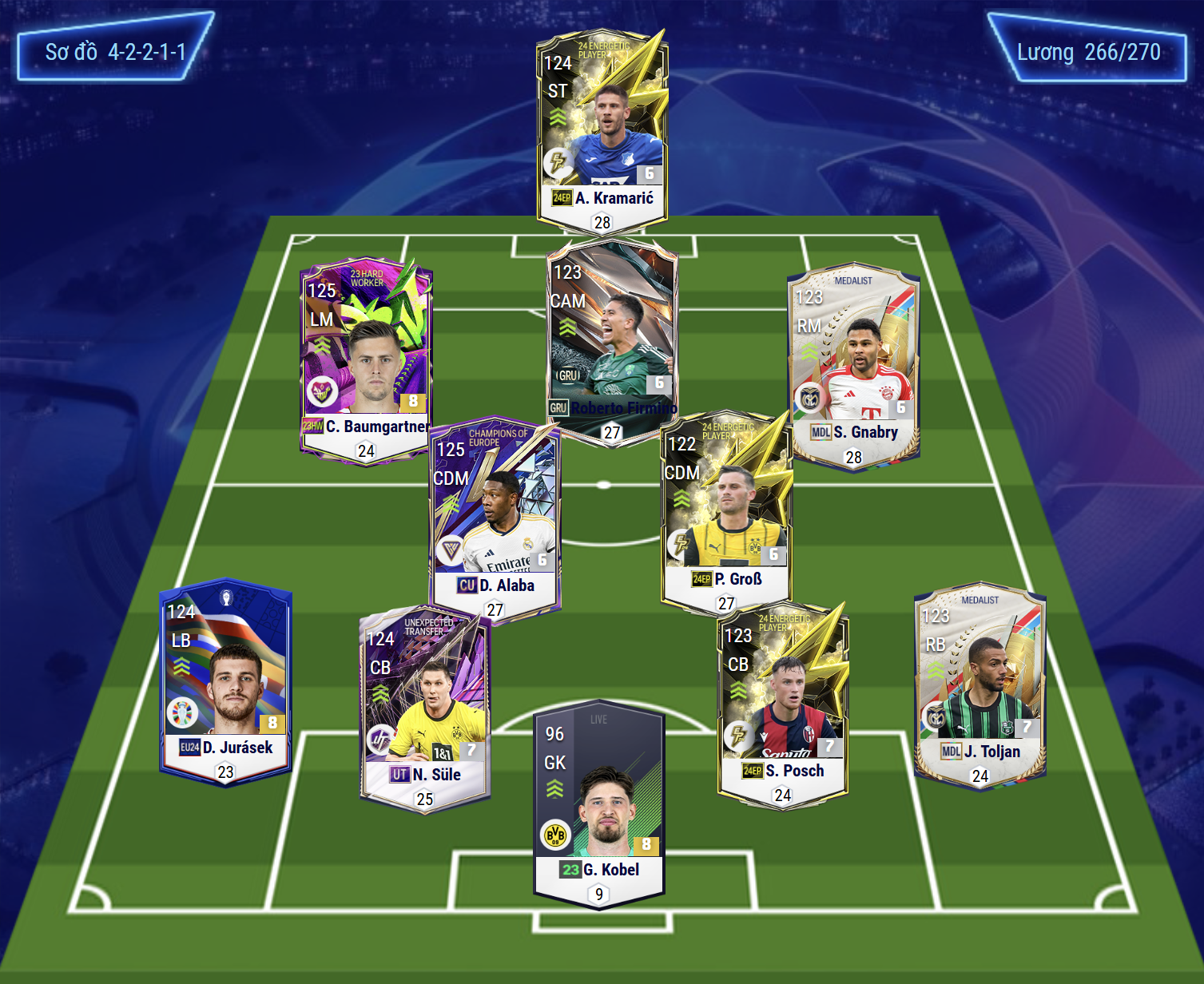Pick S. Posch center back card
Image resolution: width=1204 pixels, height=984 pixels.
pos(783,703)
